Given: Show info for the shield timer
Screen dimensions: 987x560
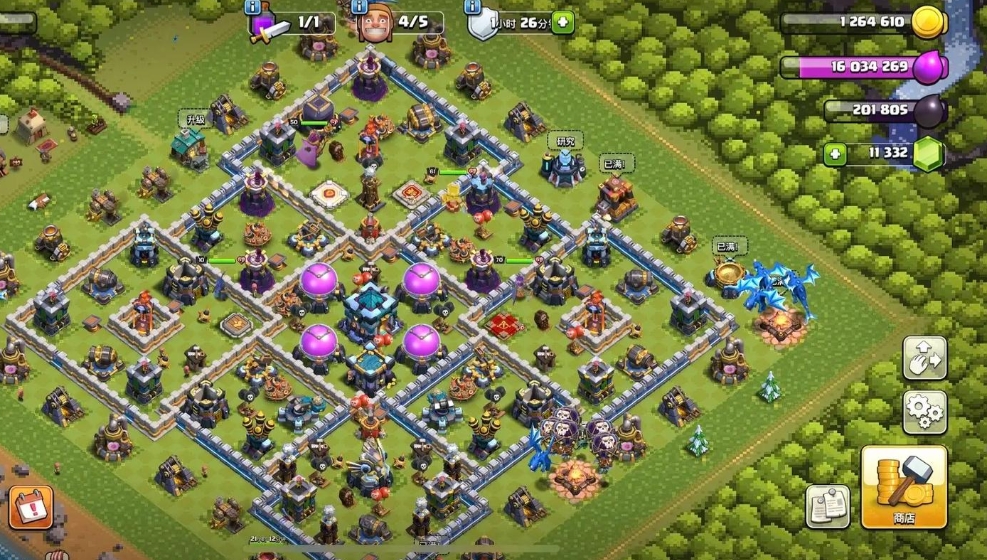Looking at the screenshot, I should 471,5.
